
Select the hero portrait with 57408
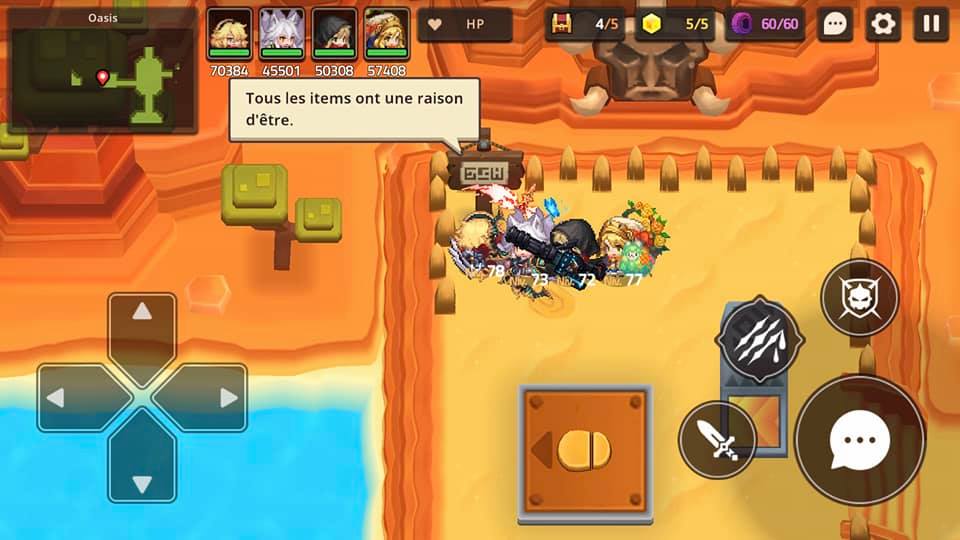point(386,35)
